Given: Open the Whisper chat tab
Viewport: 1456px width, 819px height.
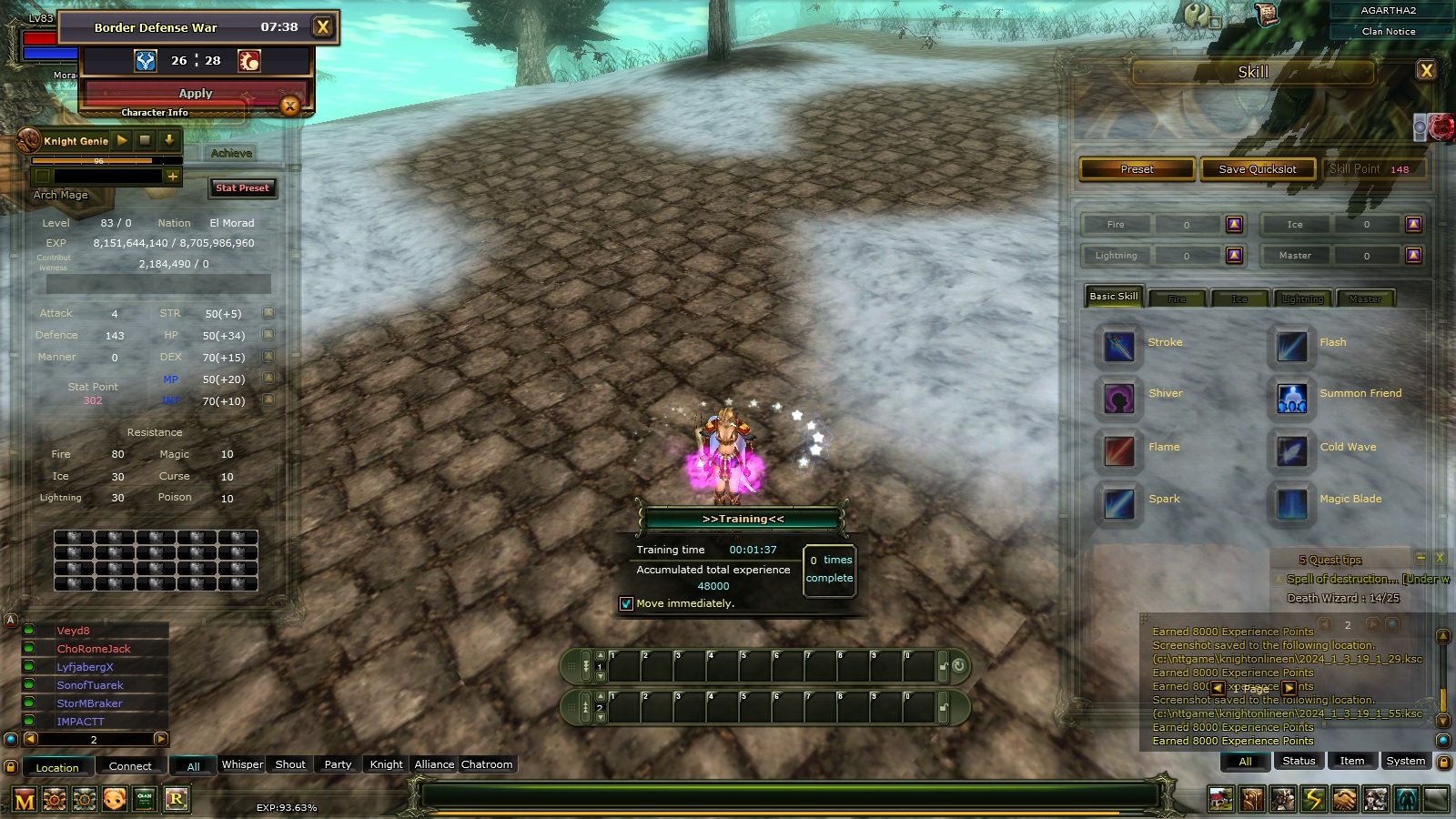Looking at the screenshot, I should click(x=241, y=764).
